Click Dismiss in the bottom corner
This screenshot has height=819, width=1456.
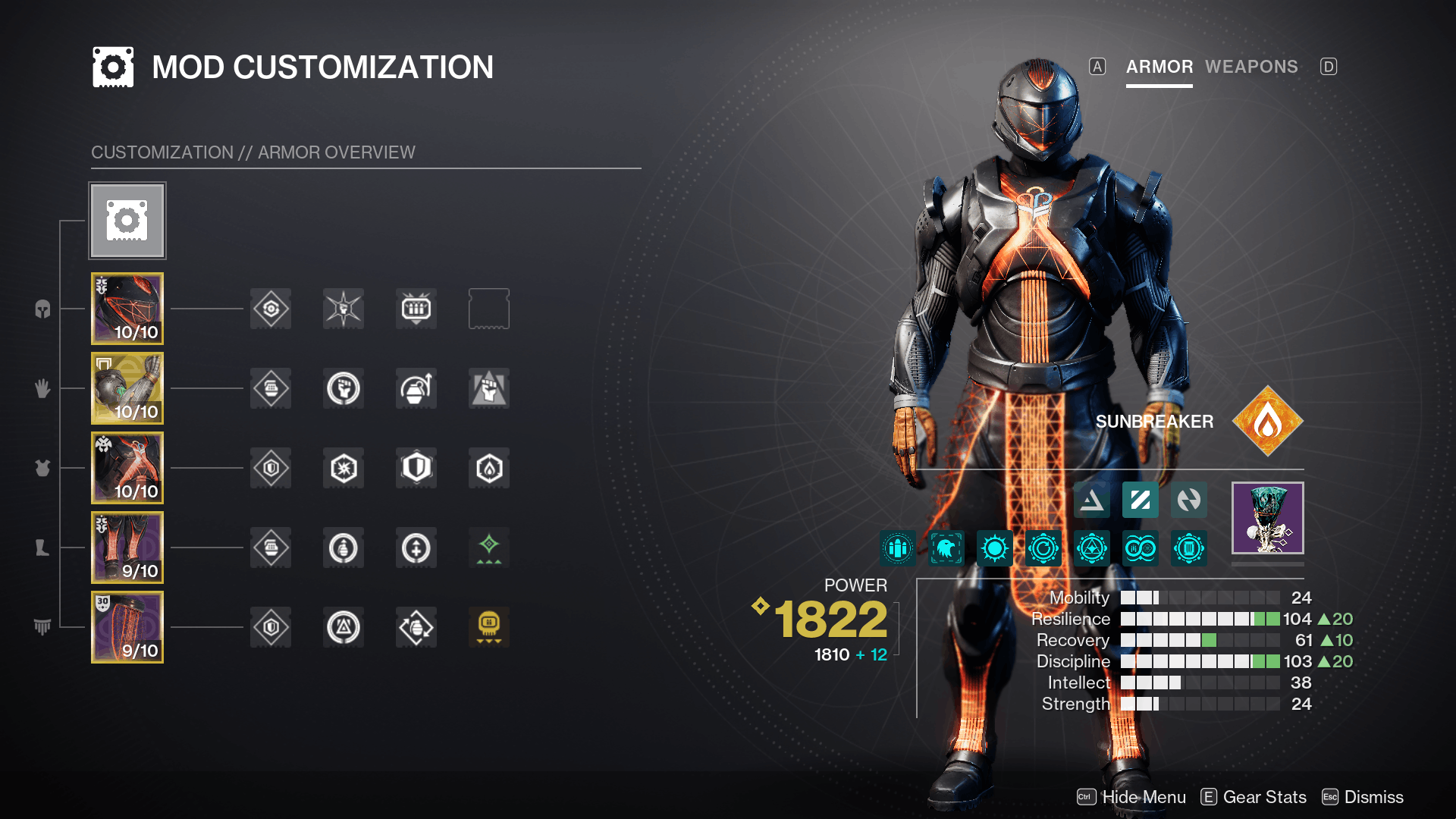pos(1374,797)
